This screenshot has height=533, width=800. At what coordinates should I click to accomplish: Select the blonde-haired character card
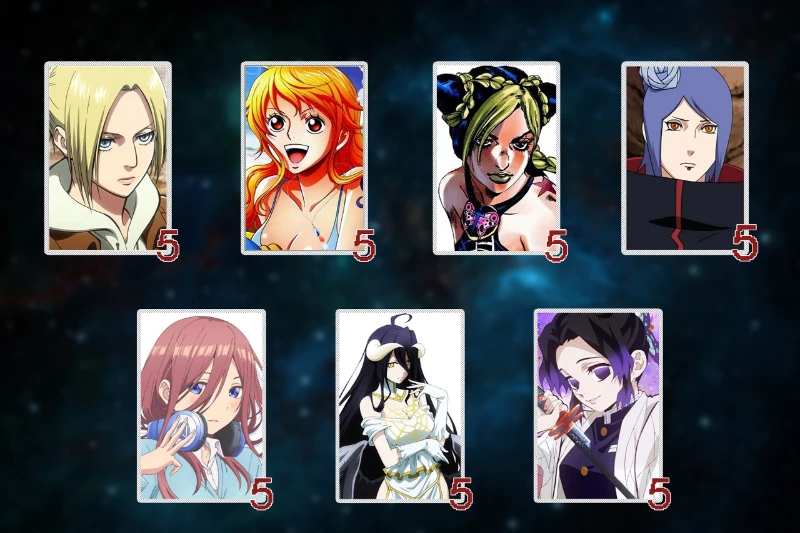pyautogui.click(x=107, y=157)
